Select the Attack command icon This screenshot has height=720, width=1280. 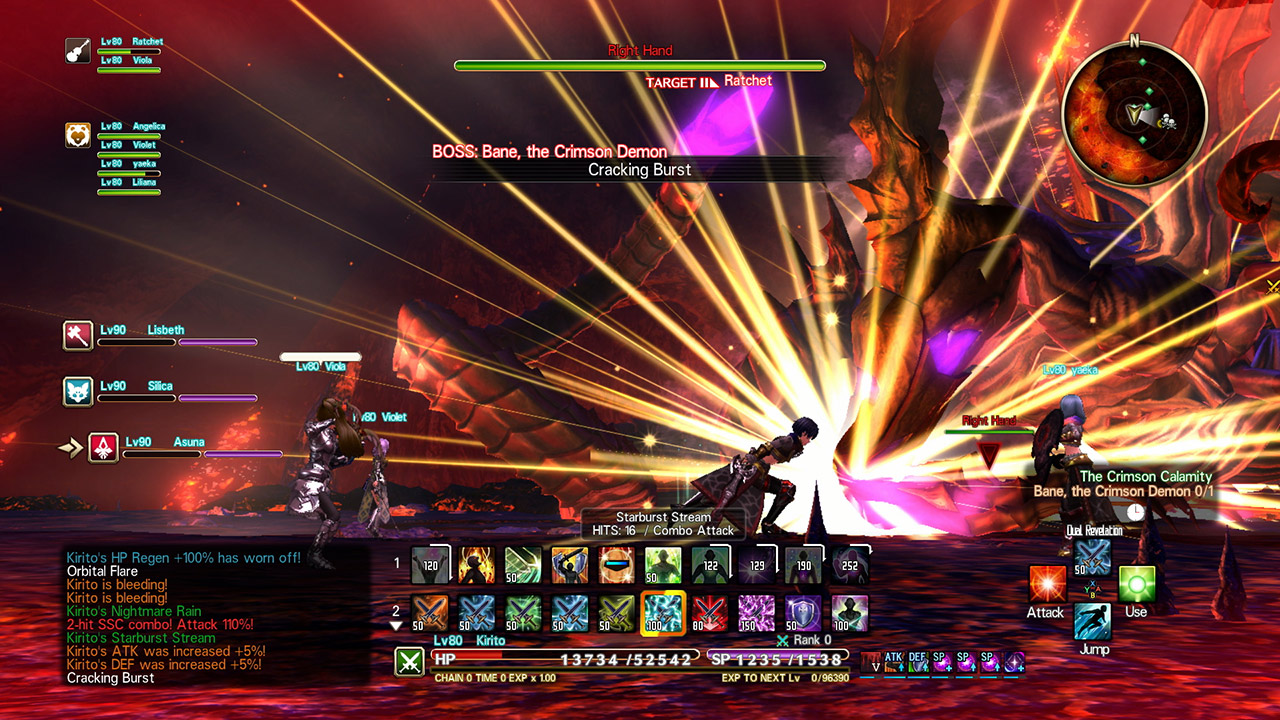click(x=1046, y=582)
